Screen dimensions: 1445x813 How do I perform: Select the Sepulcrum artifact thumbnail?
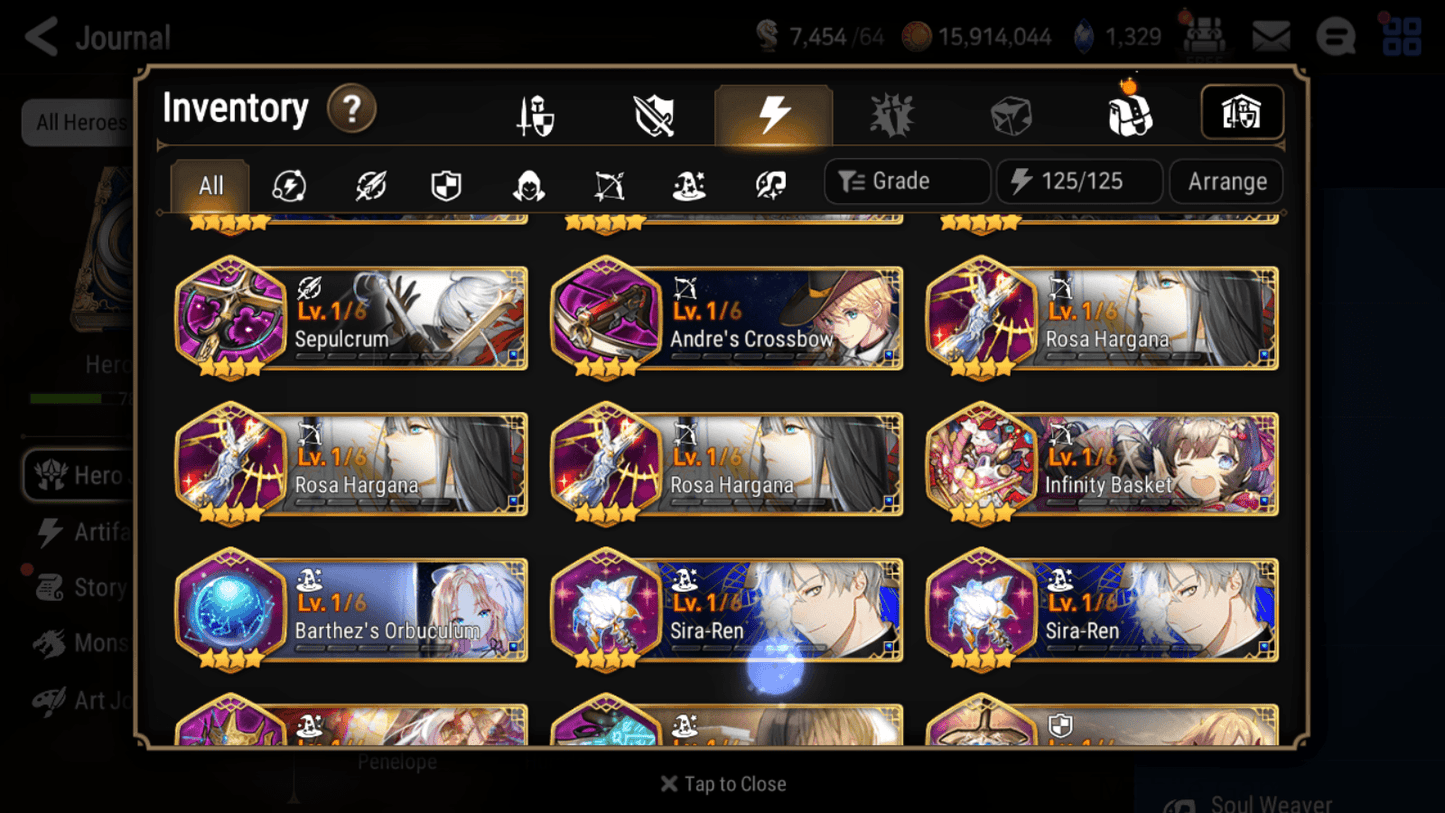[232, 318]
